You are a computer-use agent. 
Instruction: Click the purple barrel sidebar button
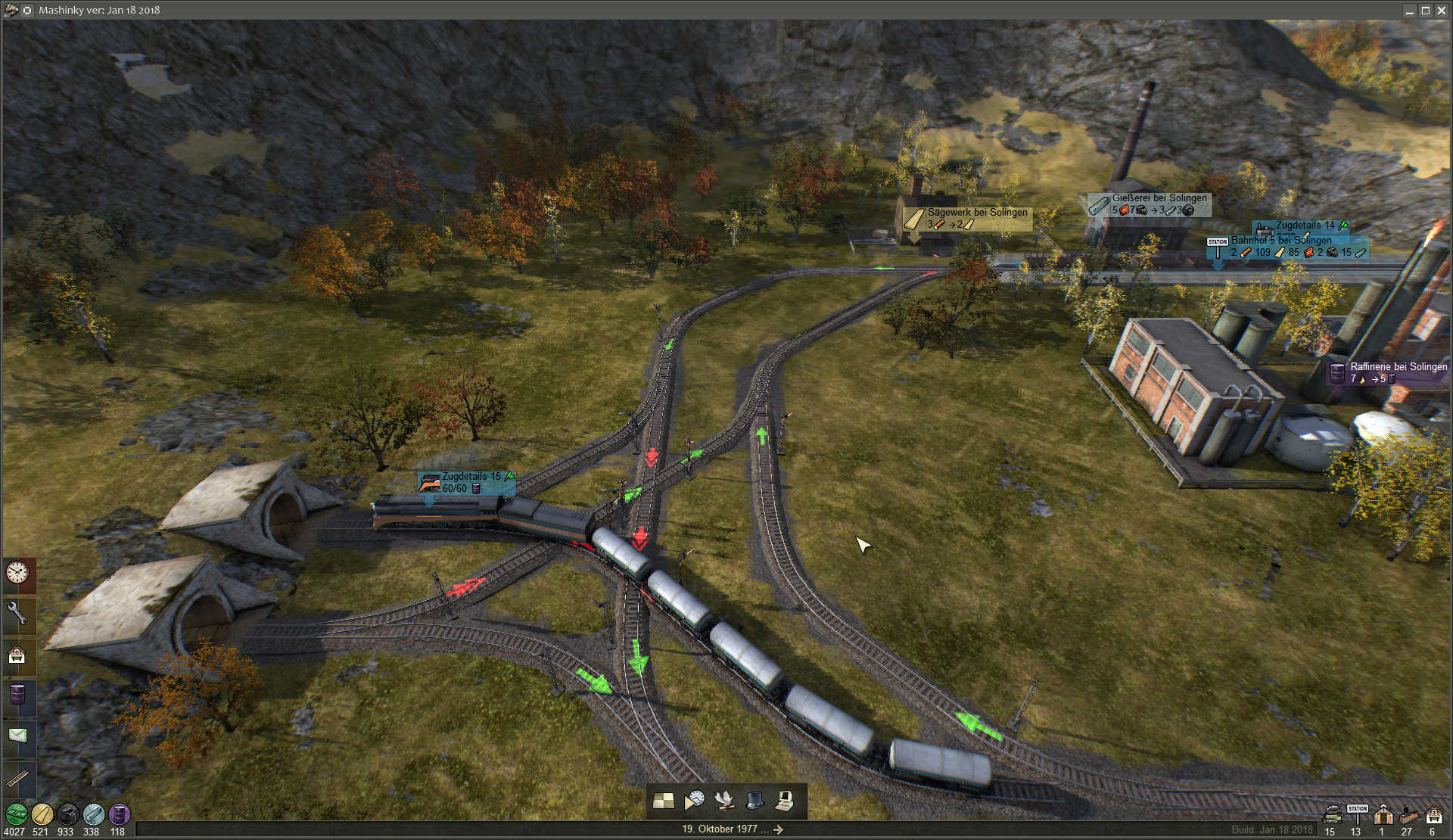click(x=17, y=695)
